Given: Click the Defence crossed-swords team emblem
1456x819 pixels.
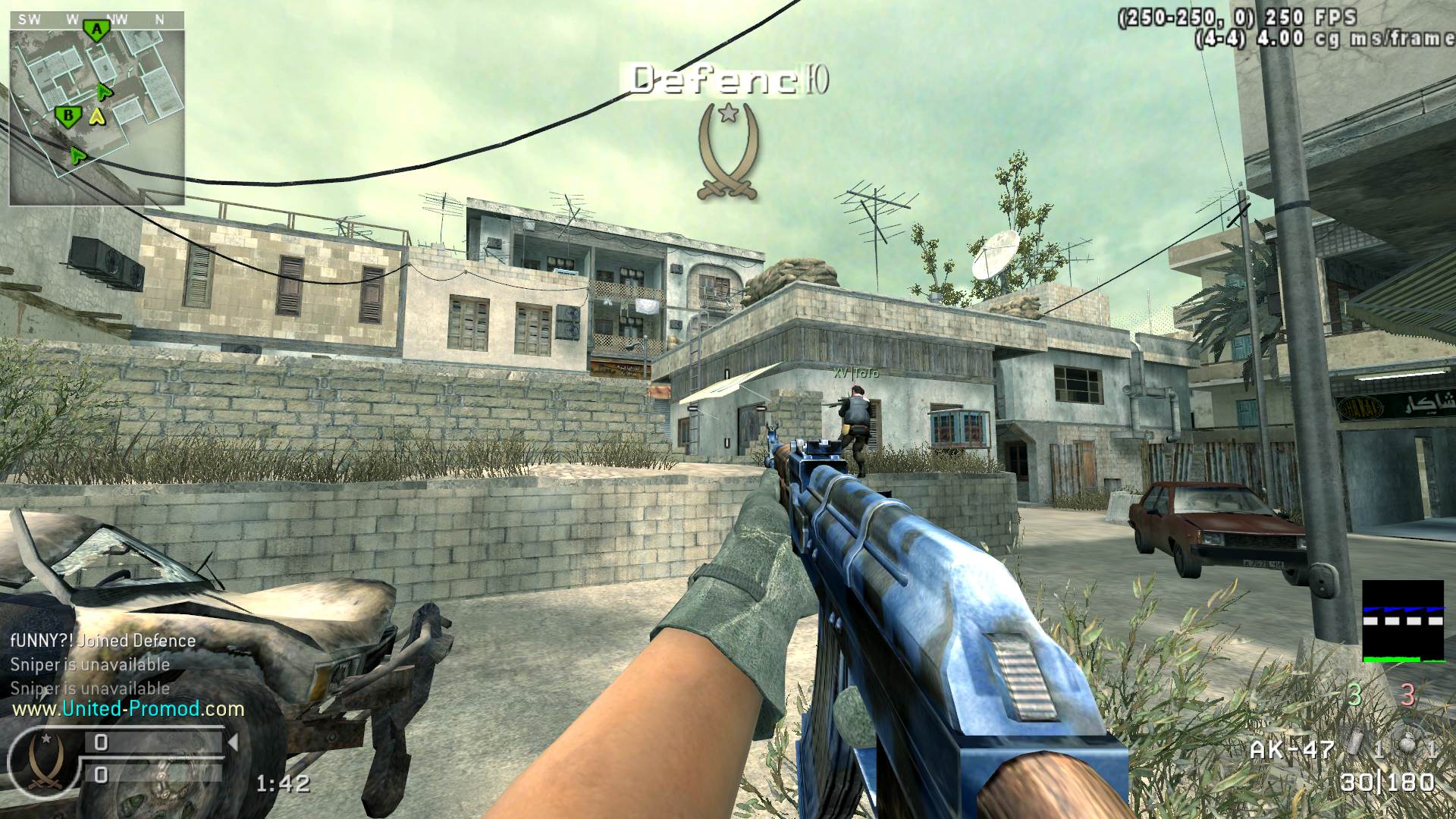Looking at the screenshot, I should (x=728, y=152).
